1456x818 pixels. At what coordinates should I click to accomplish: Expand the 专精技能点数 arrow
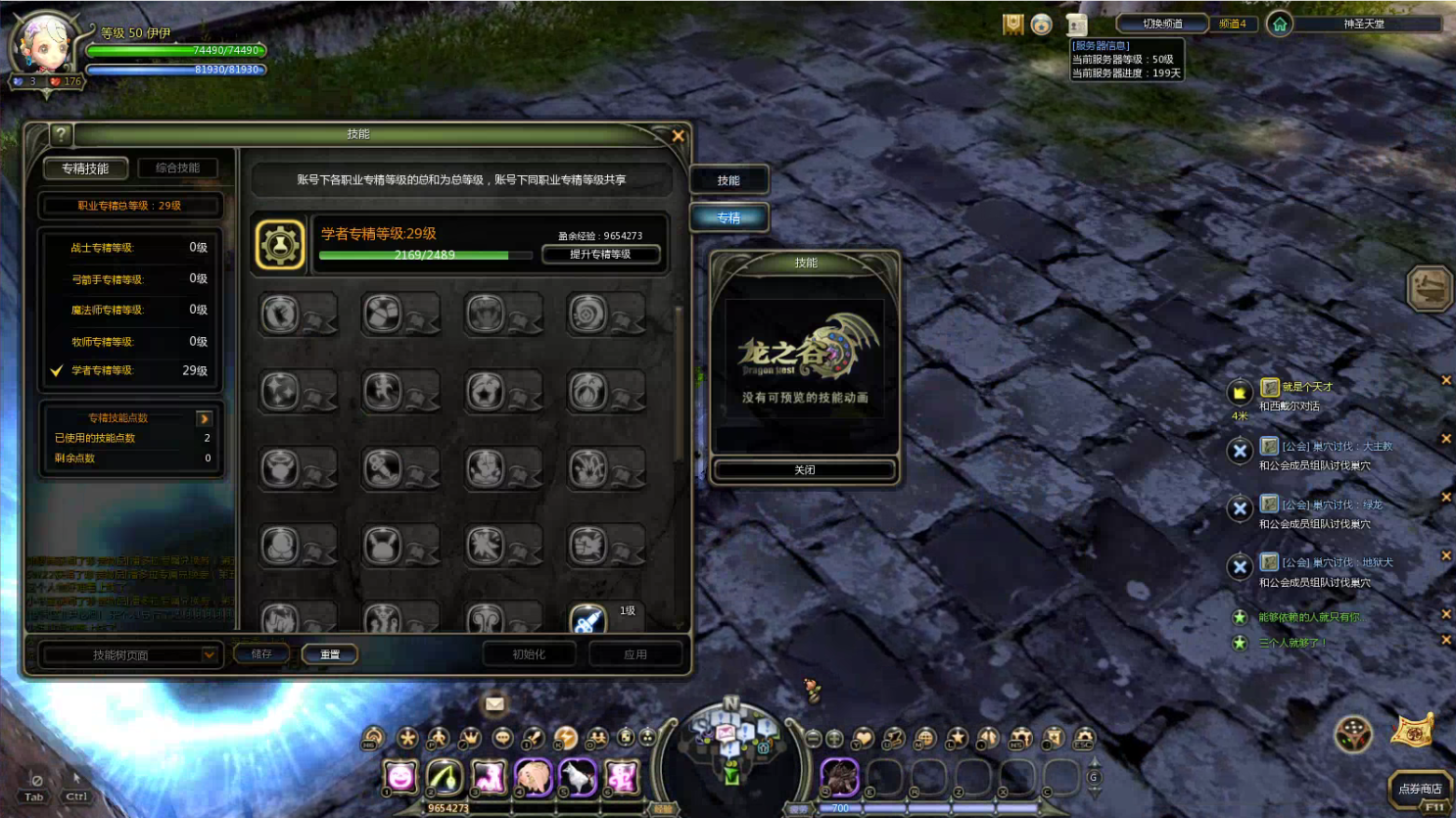point(205,418)
